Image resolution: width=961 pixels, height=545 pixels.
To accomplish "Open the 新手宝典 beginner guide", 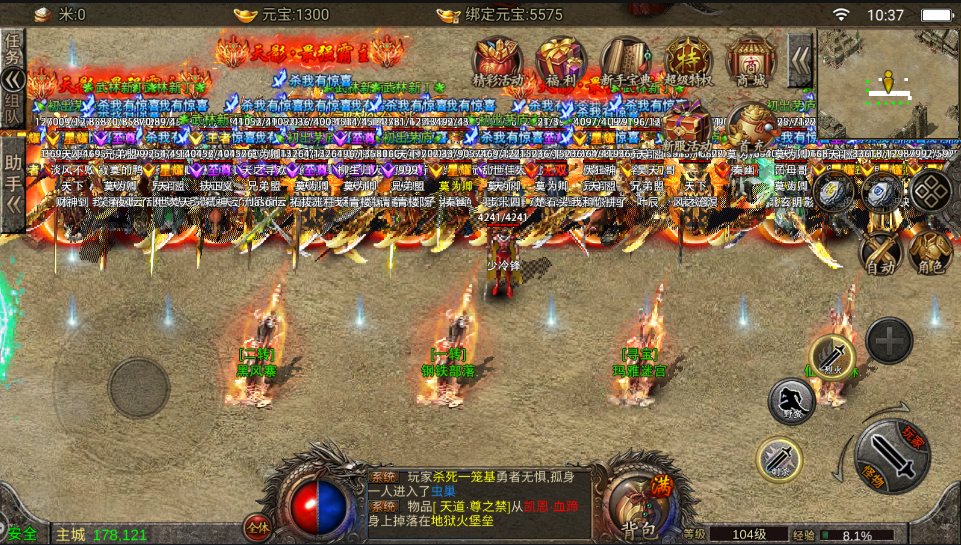I will pos(624,65).
